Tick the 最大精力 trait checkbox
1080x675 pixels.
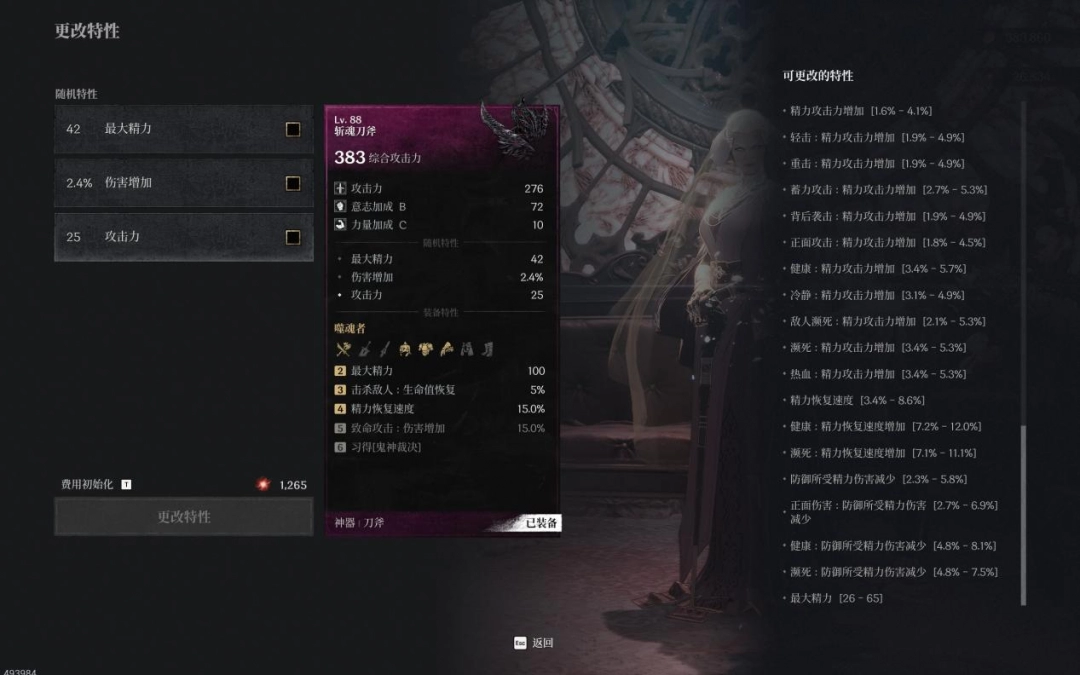(293, 129)
